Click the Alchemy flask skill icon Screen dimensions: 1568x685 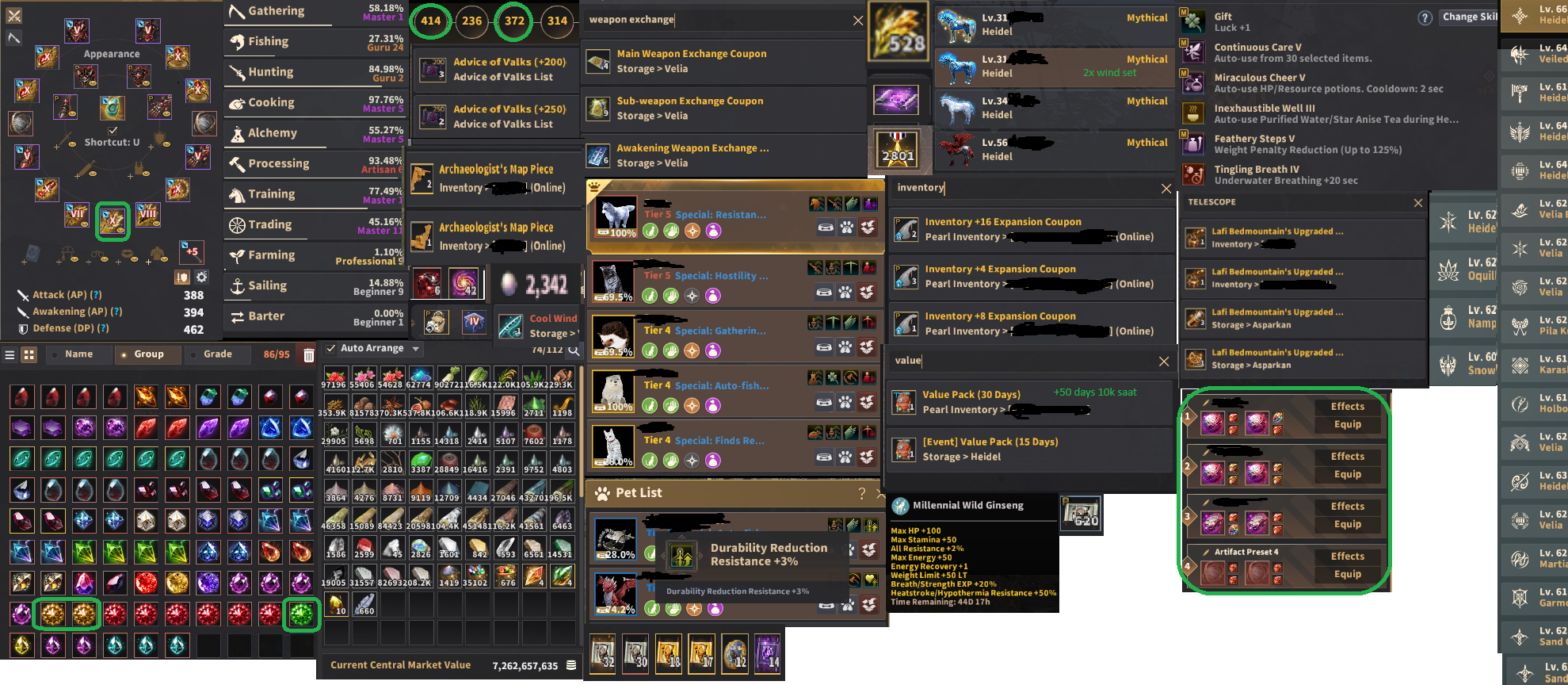click(x=238, y=132)
